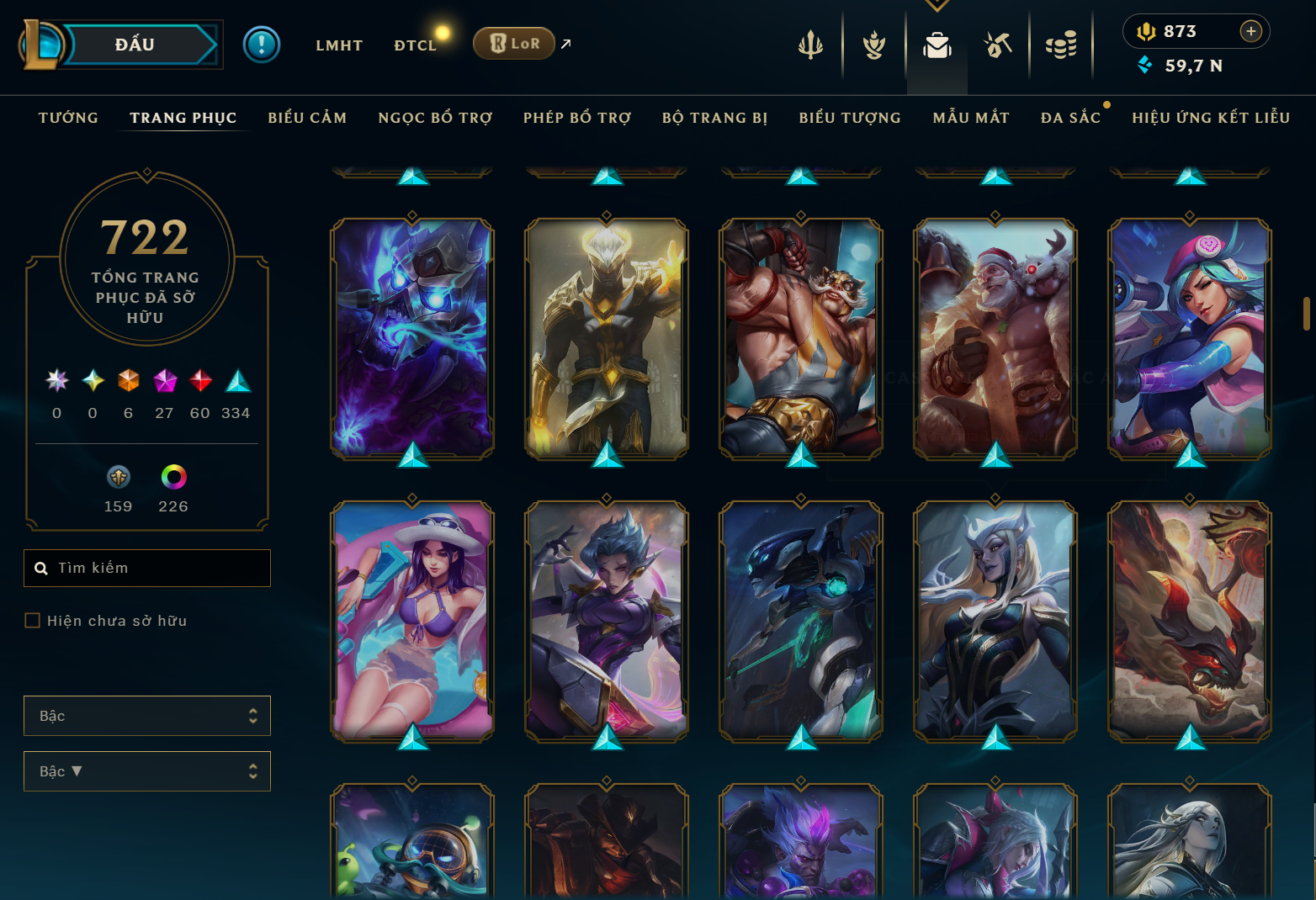The height and width of the screenshot is (900, 1316).
Task: Open the second 'Bậc' sort dropdown
Action: pyautogui.click(x=147, y=770)
